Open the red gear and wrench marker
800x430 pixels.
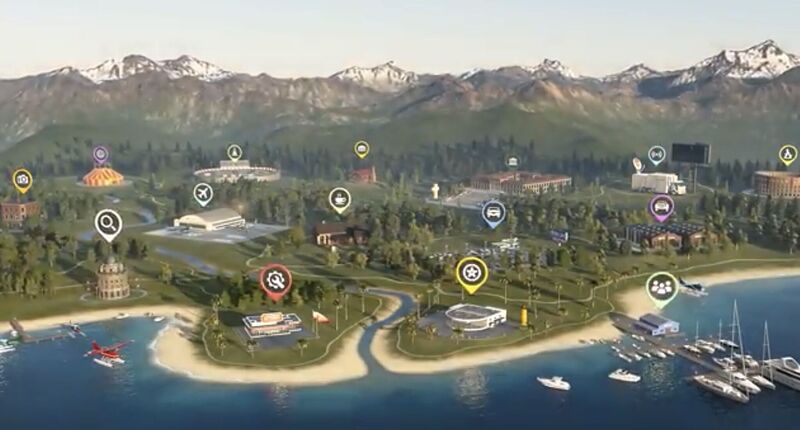point(276,280)
